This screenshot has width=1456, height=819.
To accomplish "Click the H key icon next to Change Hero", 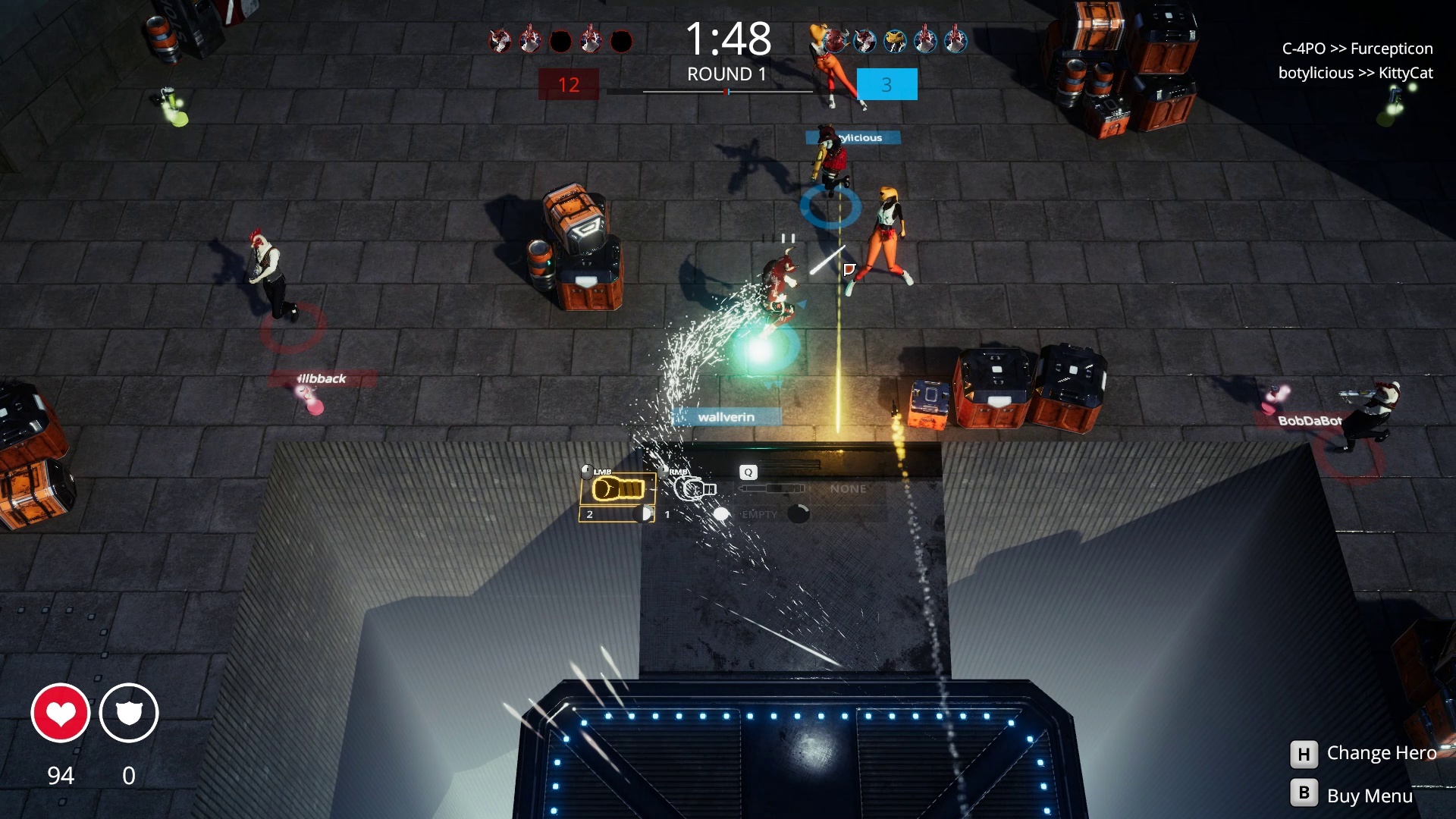I will pos(1303,753).
